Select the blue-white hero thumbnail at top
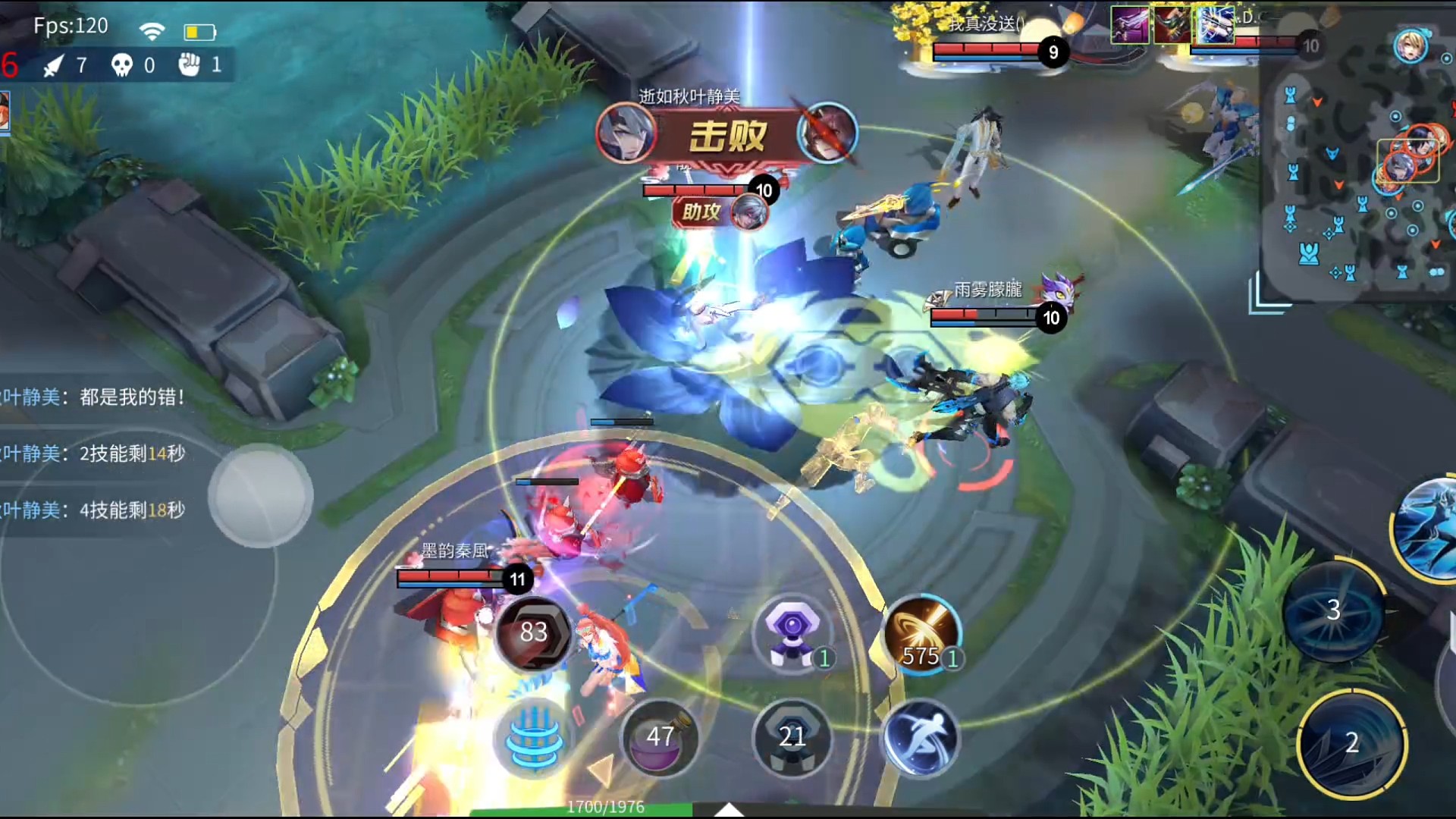 1216,25
